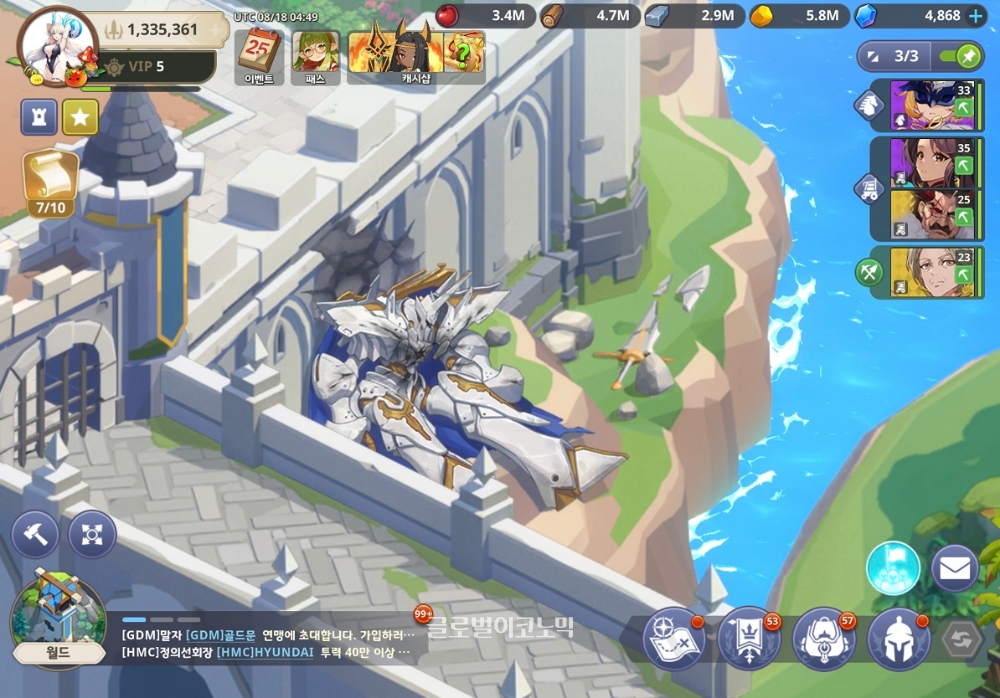This screenshot has width=1000, height=698.
Task: Open the hammer build menu
Action: [x=34, y=534]
